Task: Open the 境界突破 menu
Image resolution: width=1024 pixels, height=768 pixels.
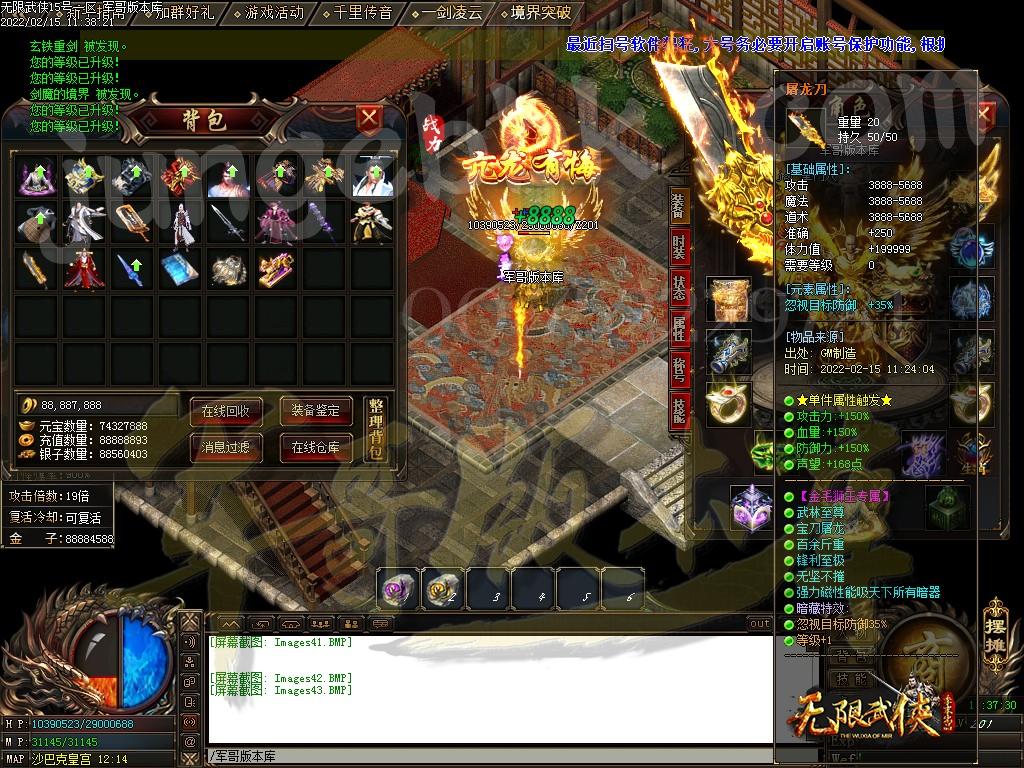Action: pos(540,13)
